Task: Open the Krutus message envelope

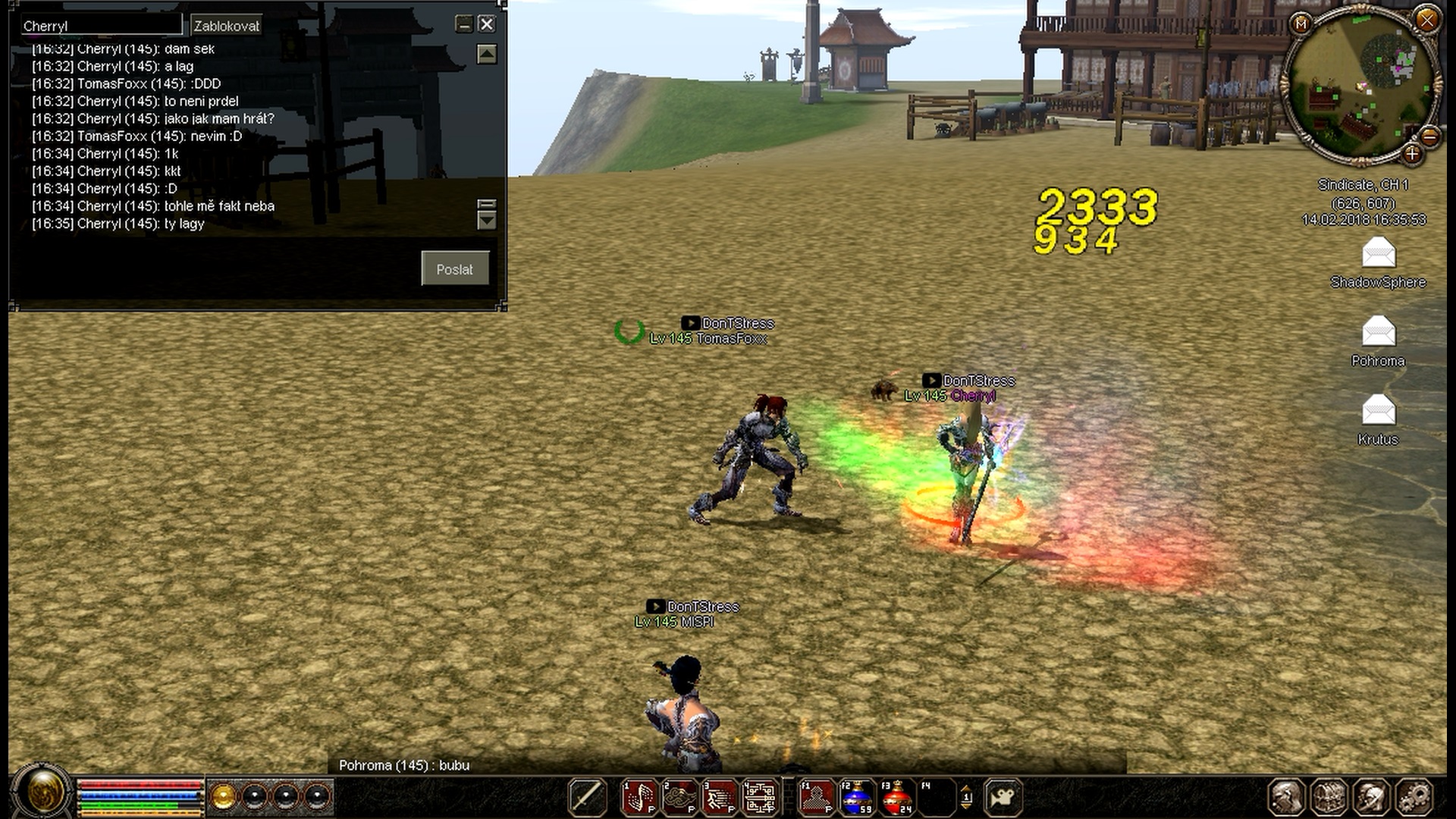Action: (x=1378, y=411)
